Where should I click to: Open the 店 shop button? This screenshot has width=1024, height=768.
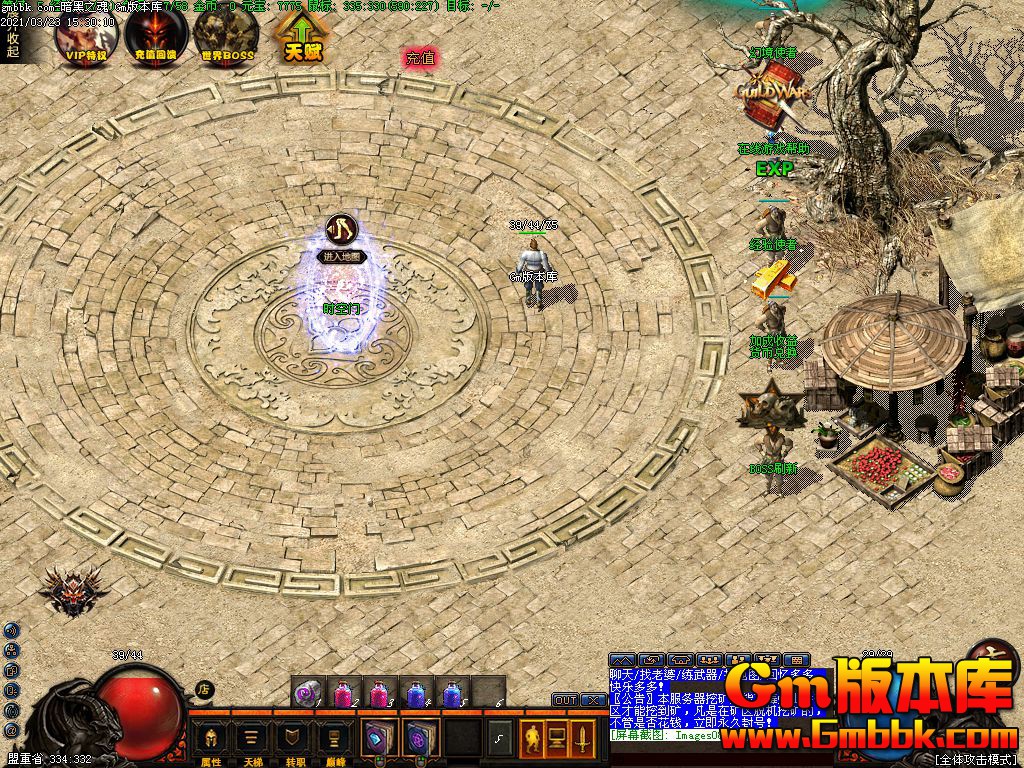[x=203, y=689]
